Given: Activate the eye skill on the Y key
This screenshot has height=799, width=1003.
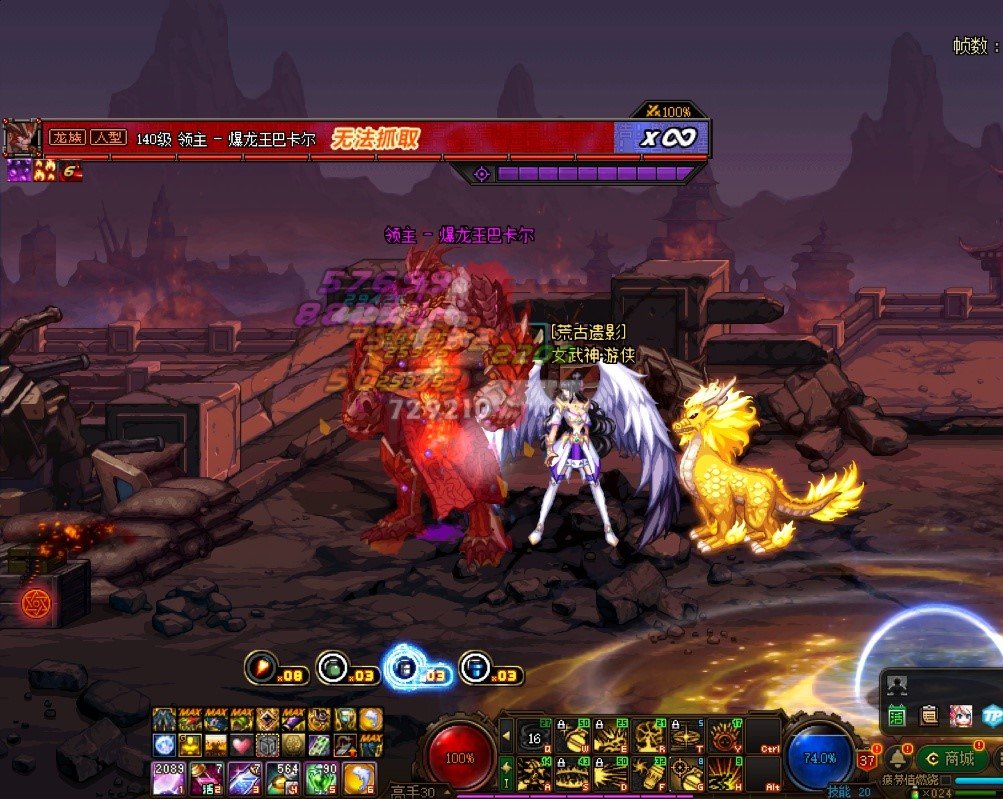Looking at the screenshot, I should point(724,735).
